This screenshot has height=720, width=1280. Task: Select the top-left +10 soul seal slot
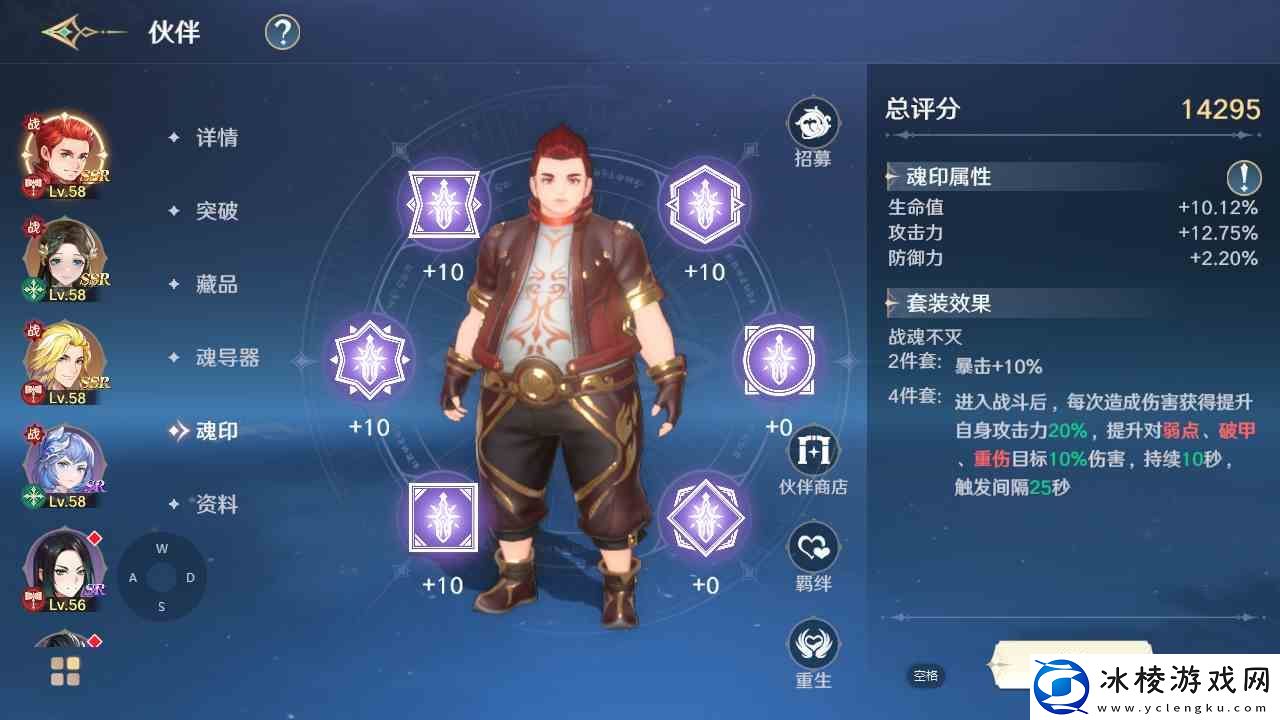[443, 204]
